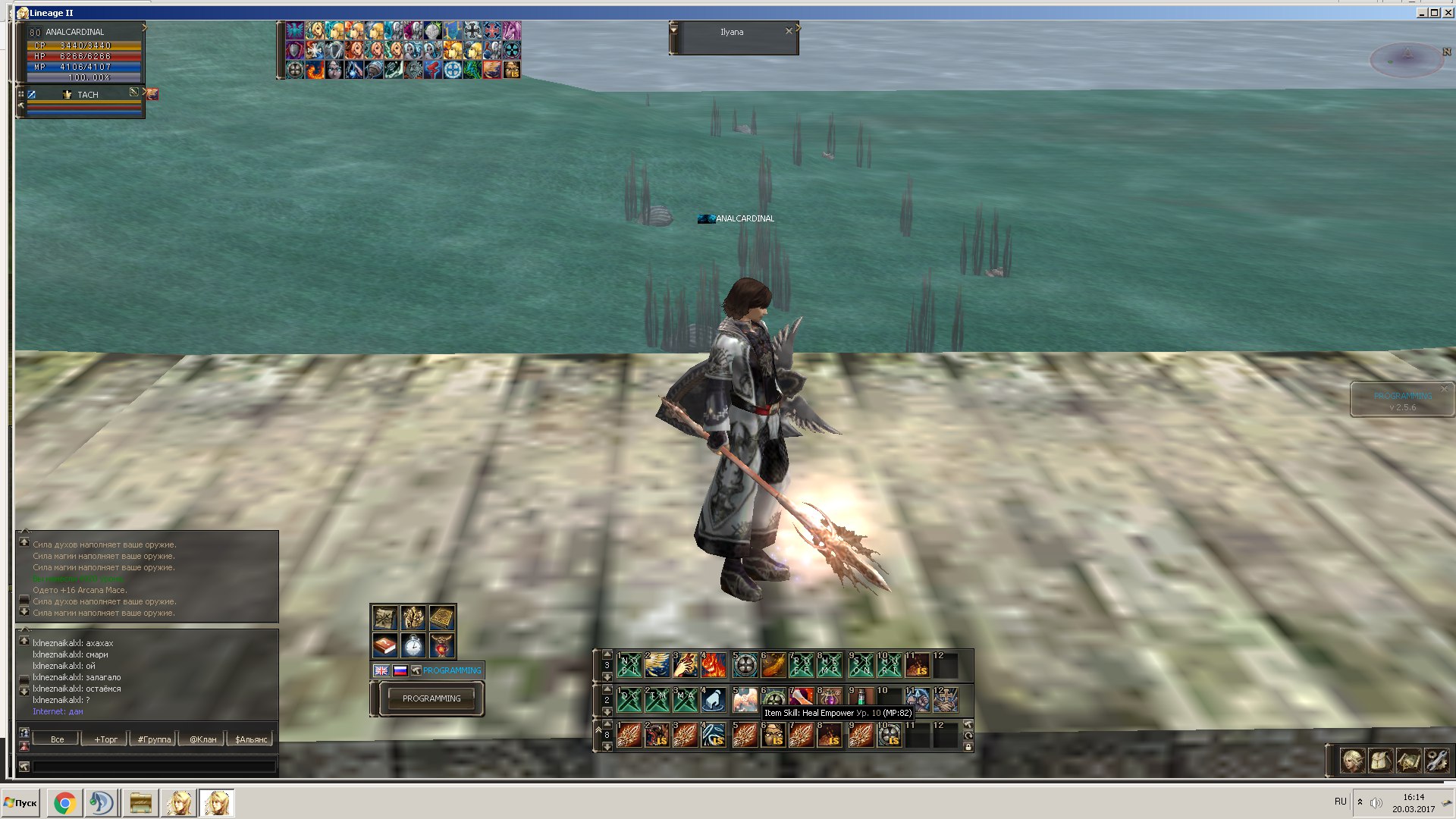The width and height of the screenshot is (1456, 819).
Task: Choose the $Альянс chat tab
Action: [x=251, y=739]
